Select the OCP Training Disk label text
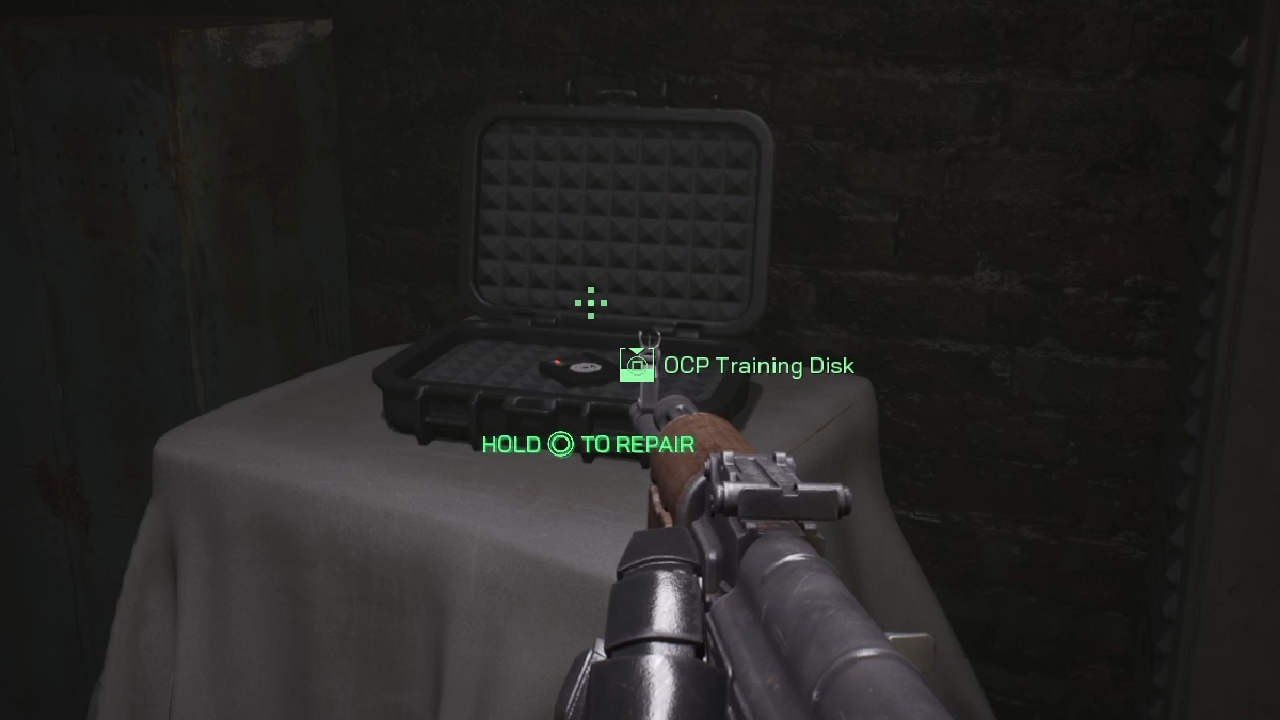The width and height of the screenshot is (1280, 720). point(758,366)
